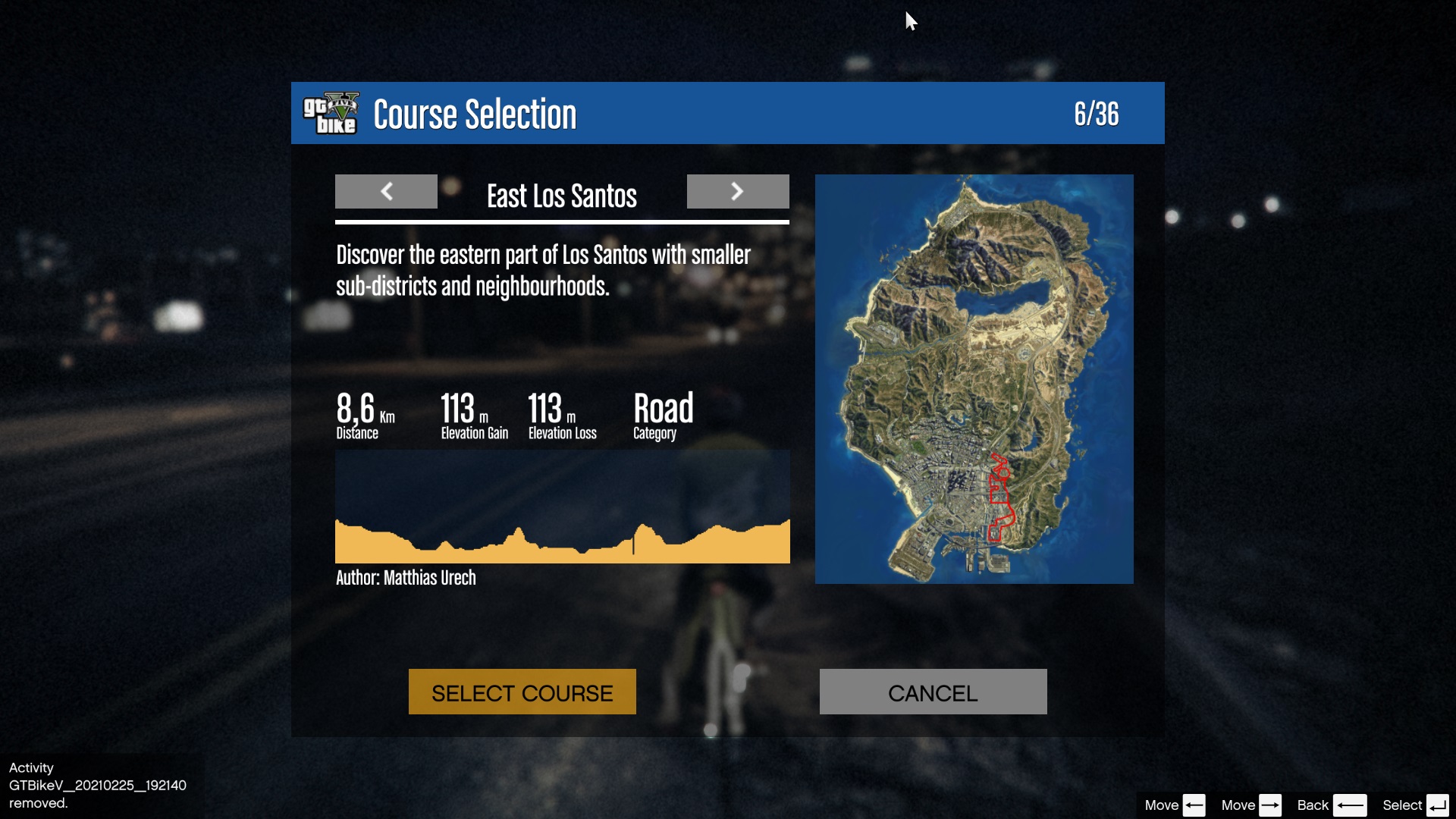This screenshot has width=1456, height=819.
Task: Click the course route map preview
Action: (x=974, y=379)
